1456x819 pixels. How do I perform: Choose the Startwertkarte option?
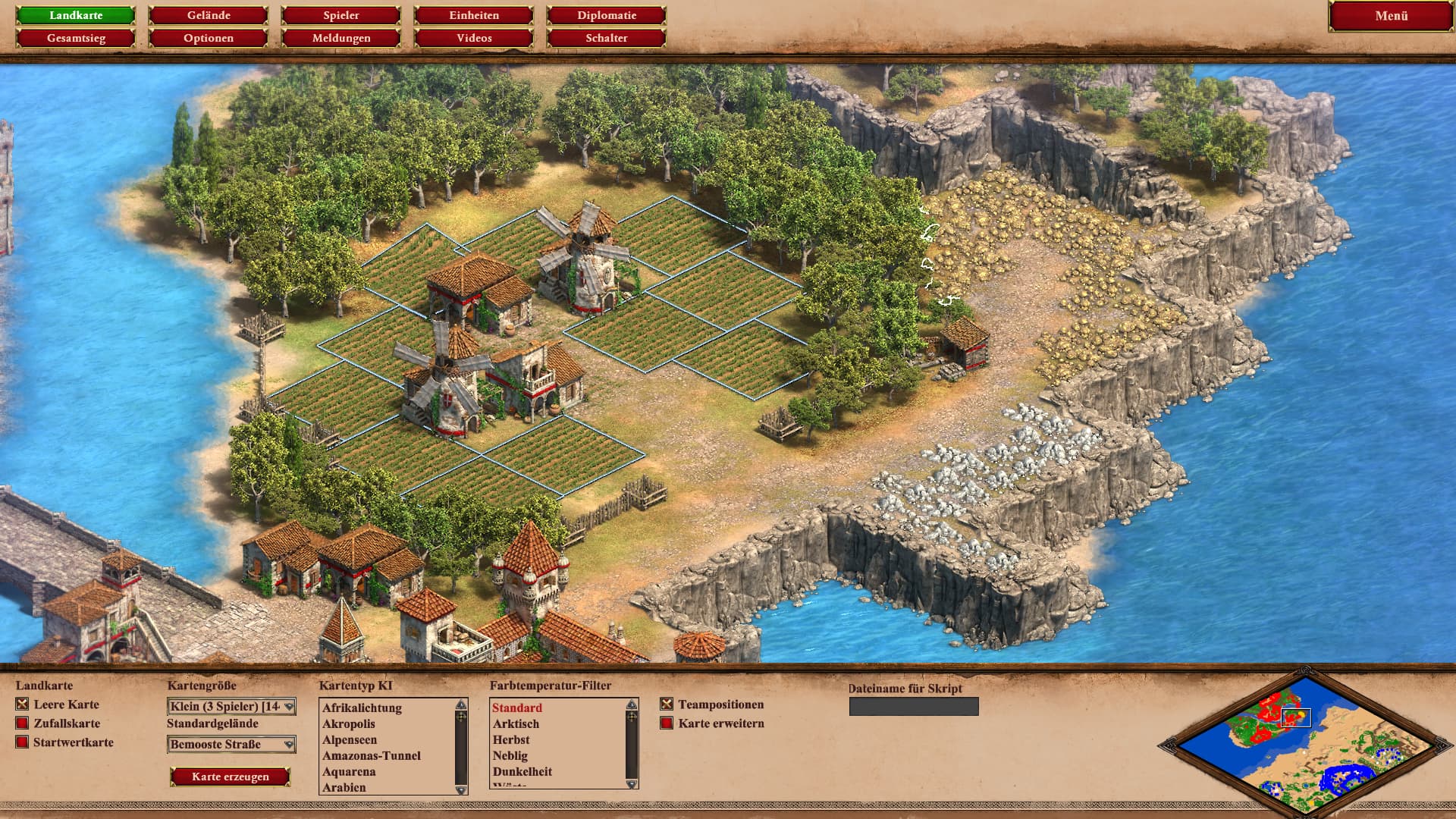coord(22,742)
